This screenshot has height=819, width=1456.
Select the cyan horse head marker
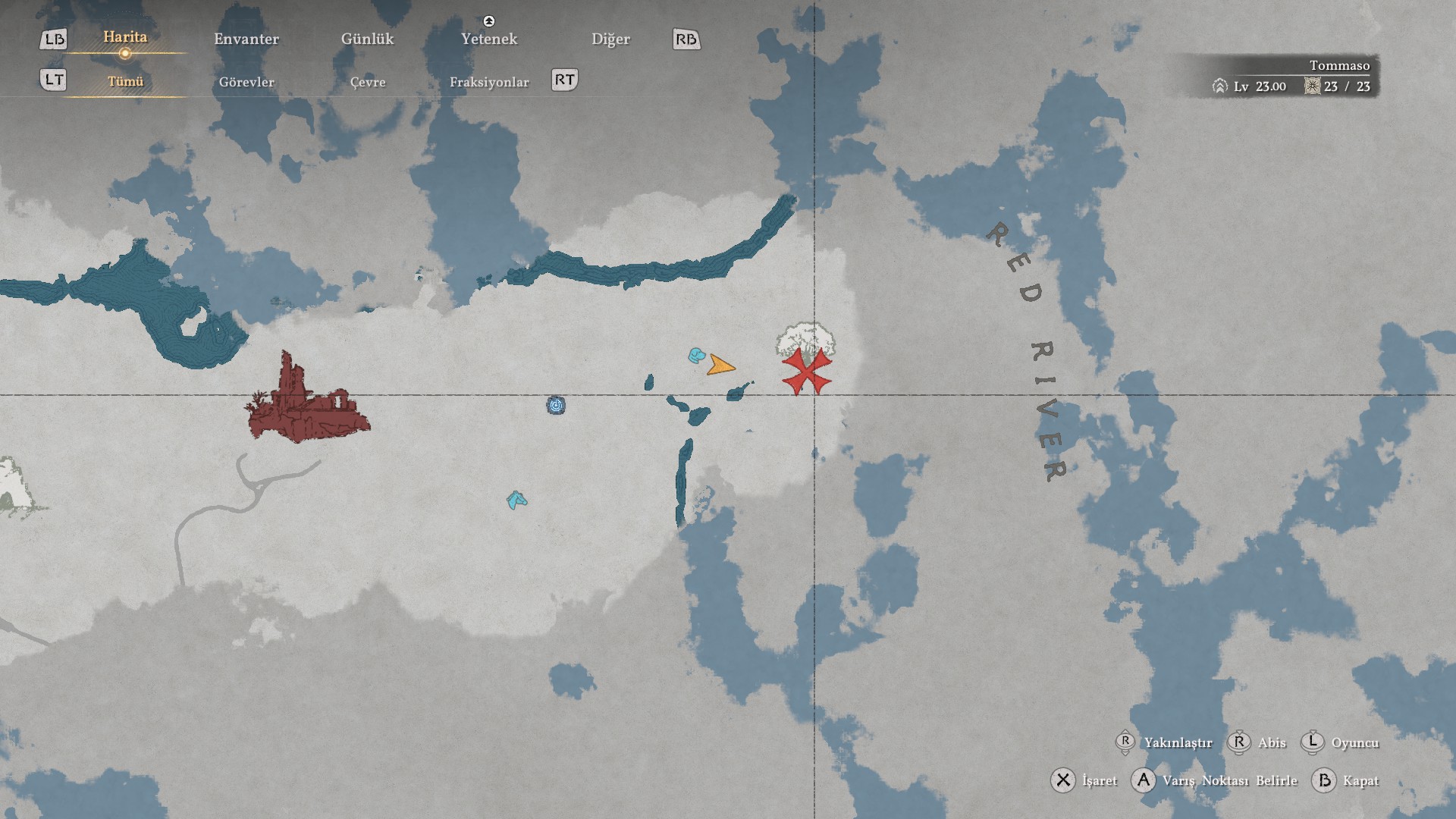[x=516, y=500]
